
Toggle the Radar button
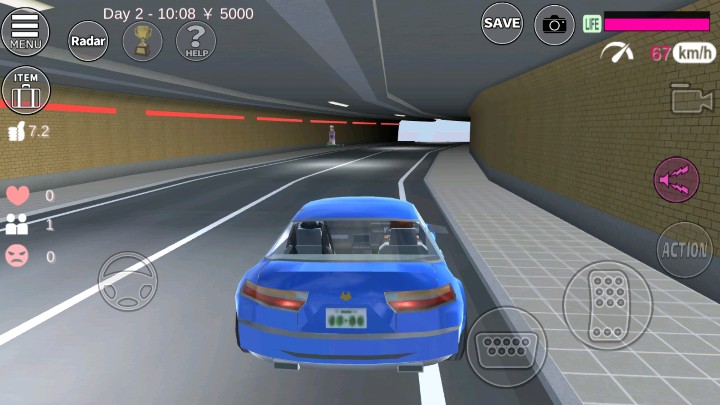coord(88,41)
